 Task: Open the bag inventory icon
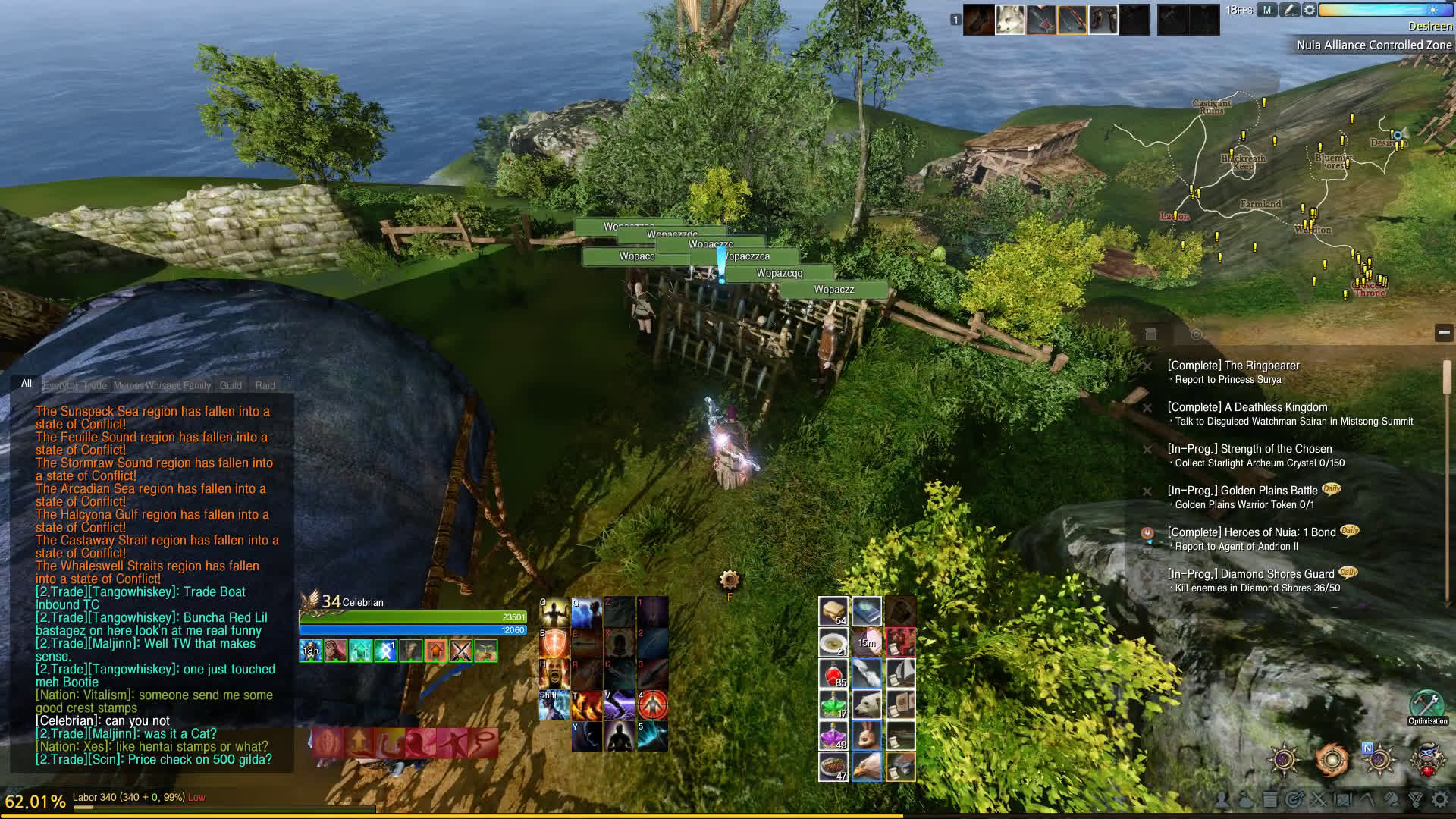pyautogui.click(x=1246, y=799)
